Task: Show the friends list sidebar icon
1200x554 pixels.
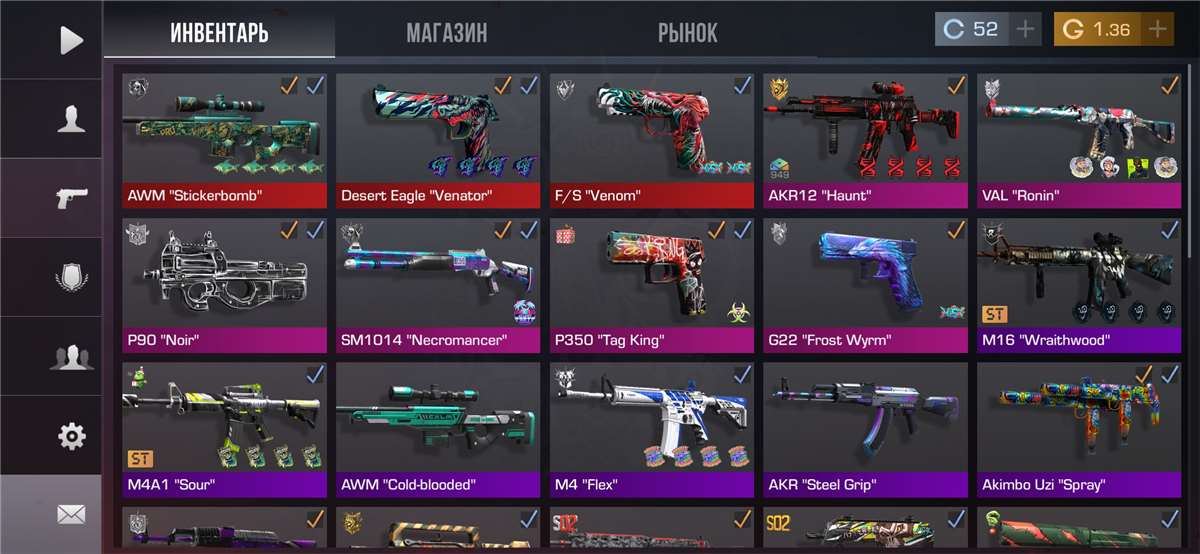Action: (71, 356)
